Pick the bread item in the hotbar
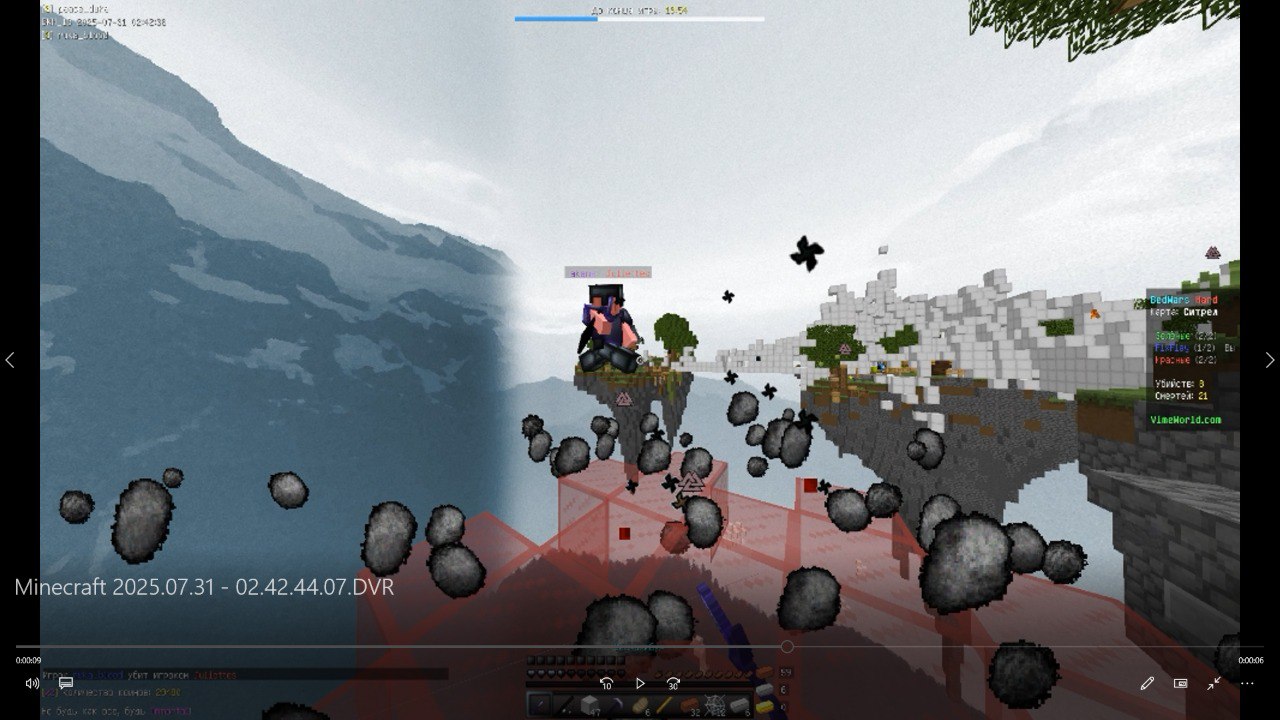 coord(640,705)
